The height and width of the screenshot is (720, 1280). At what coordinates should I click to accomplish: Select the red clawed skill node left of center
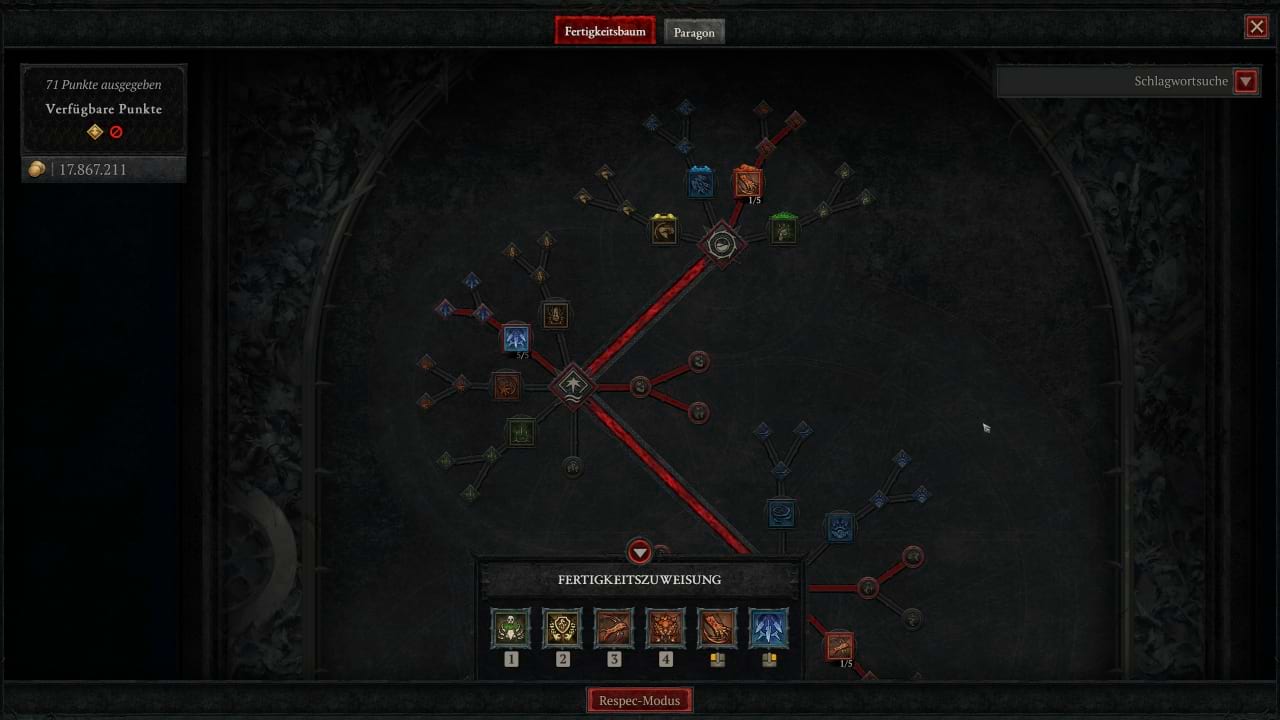click(x=507, y=387)
